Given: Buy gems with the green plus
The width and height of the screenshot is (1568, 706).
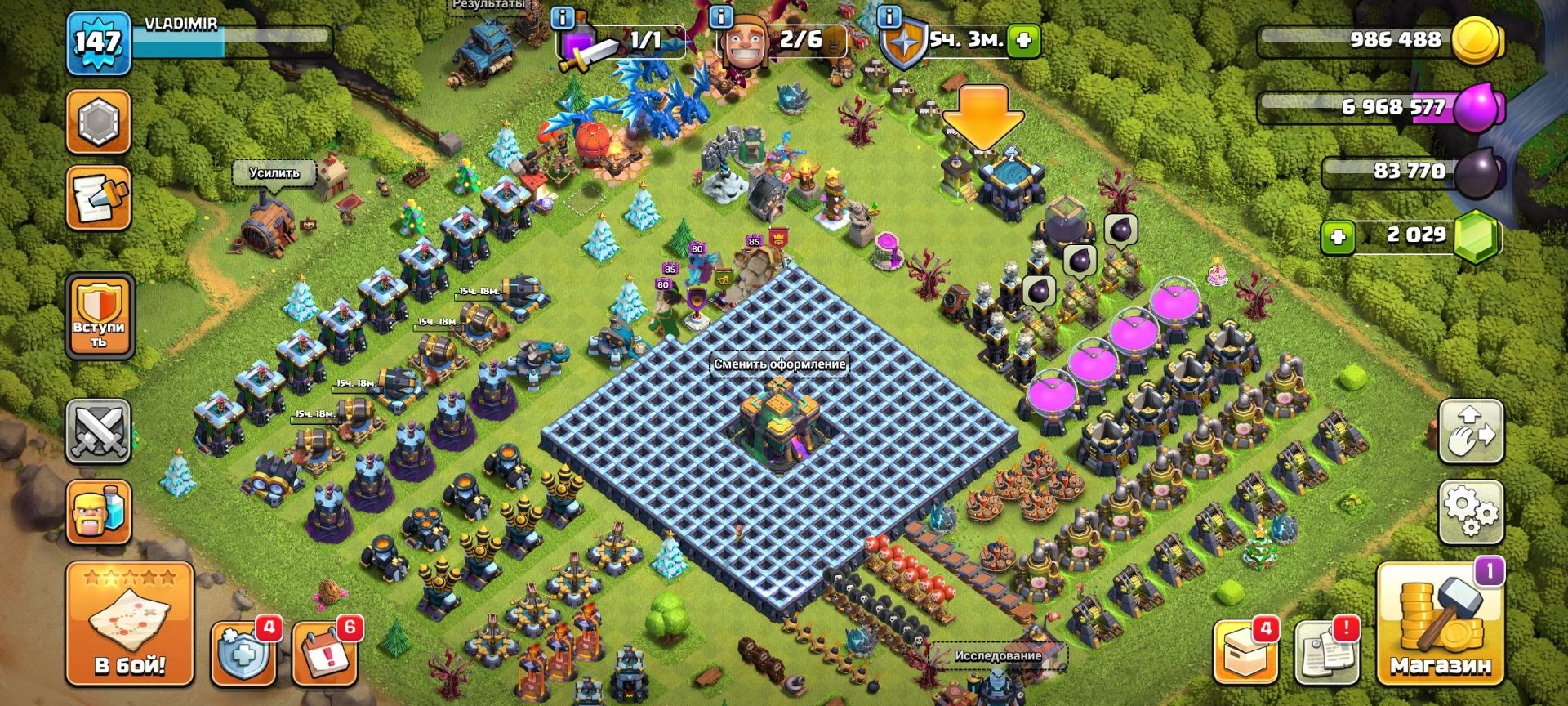Looking at the screenshot, I should 1338,237.
